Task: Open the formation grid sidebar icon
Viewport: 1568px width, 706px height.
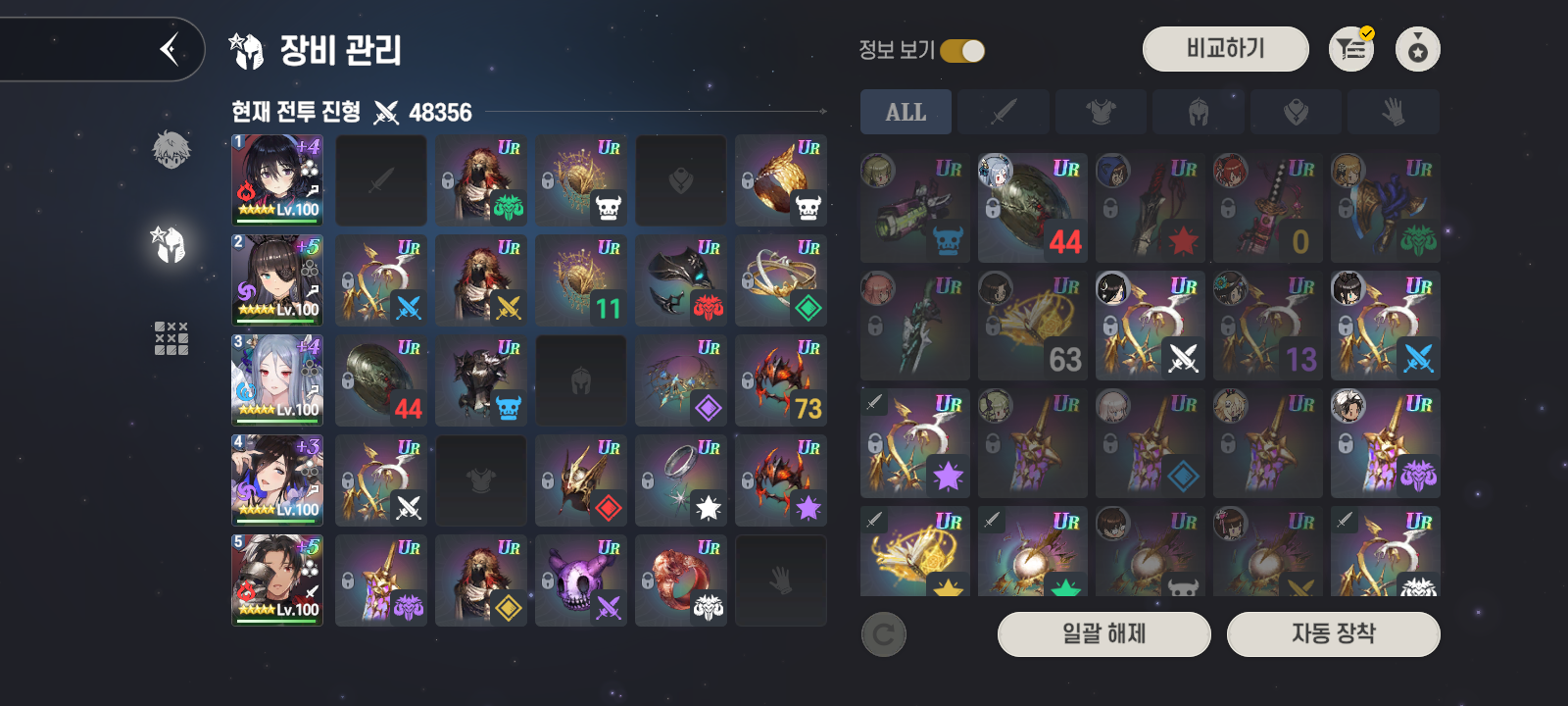Action: (171, 338)
